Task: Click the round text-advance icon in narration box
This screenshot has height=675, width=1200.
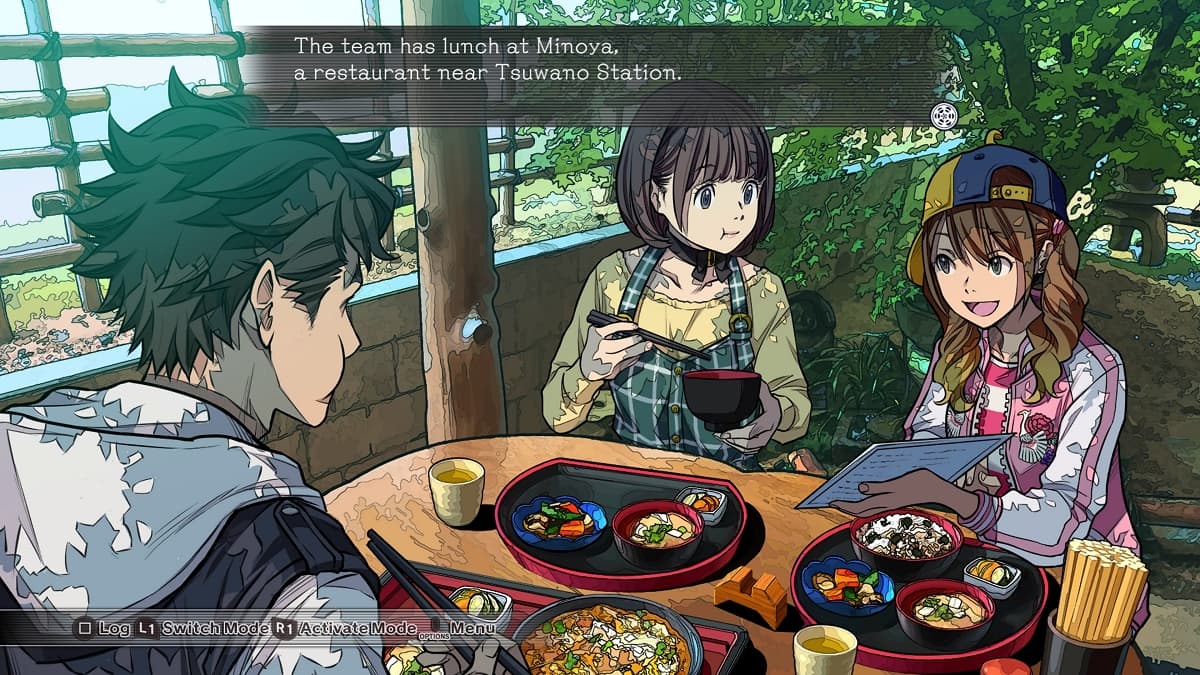Action: pyautogui.click(x=943, y=116)
